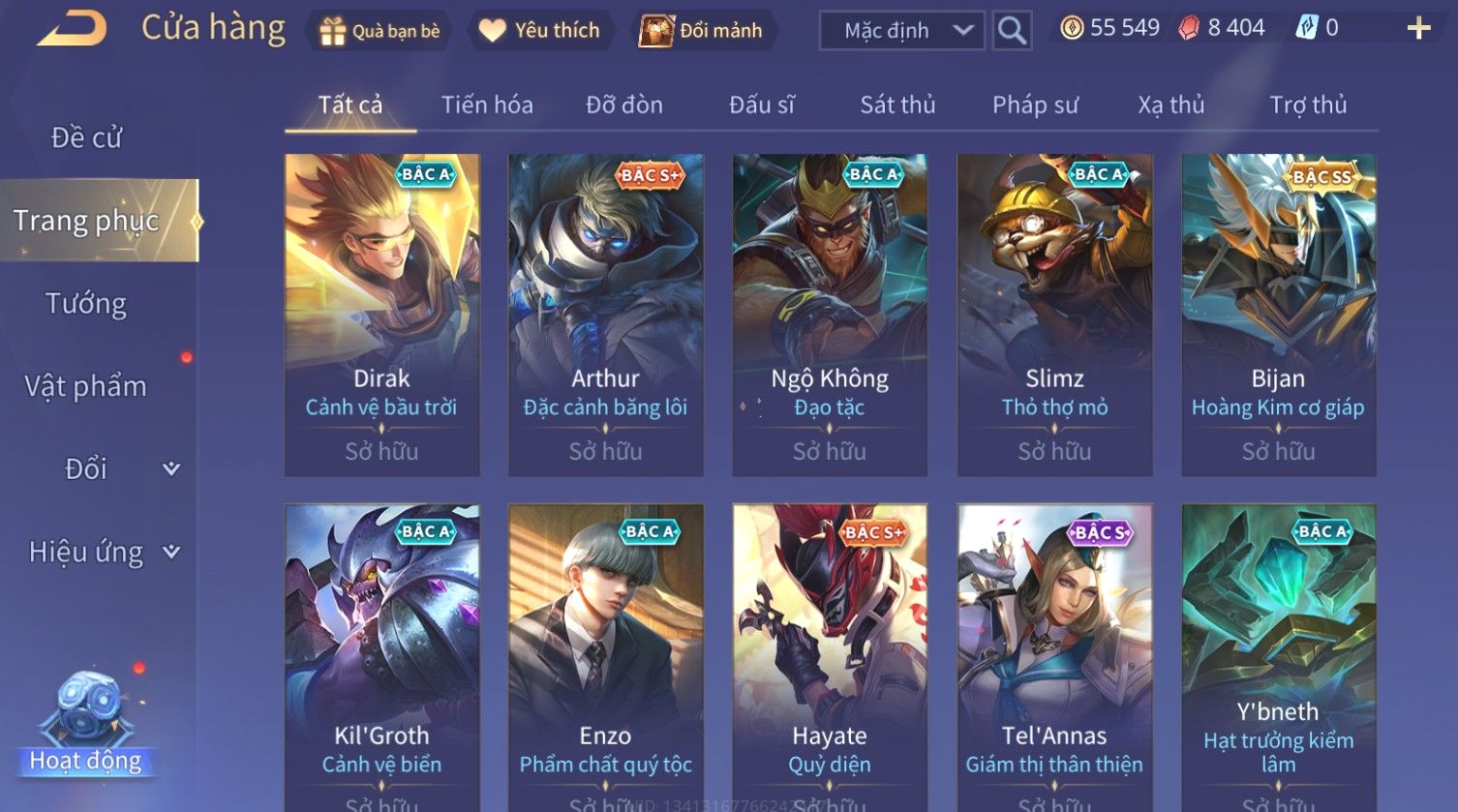View Hayate's Quỷ diện skin card
The height and width of the screenshot is (812, 1458).
(830, 658)
